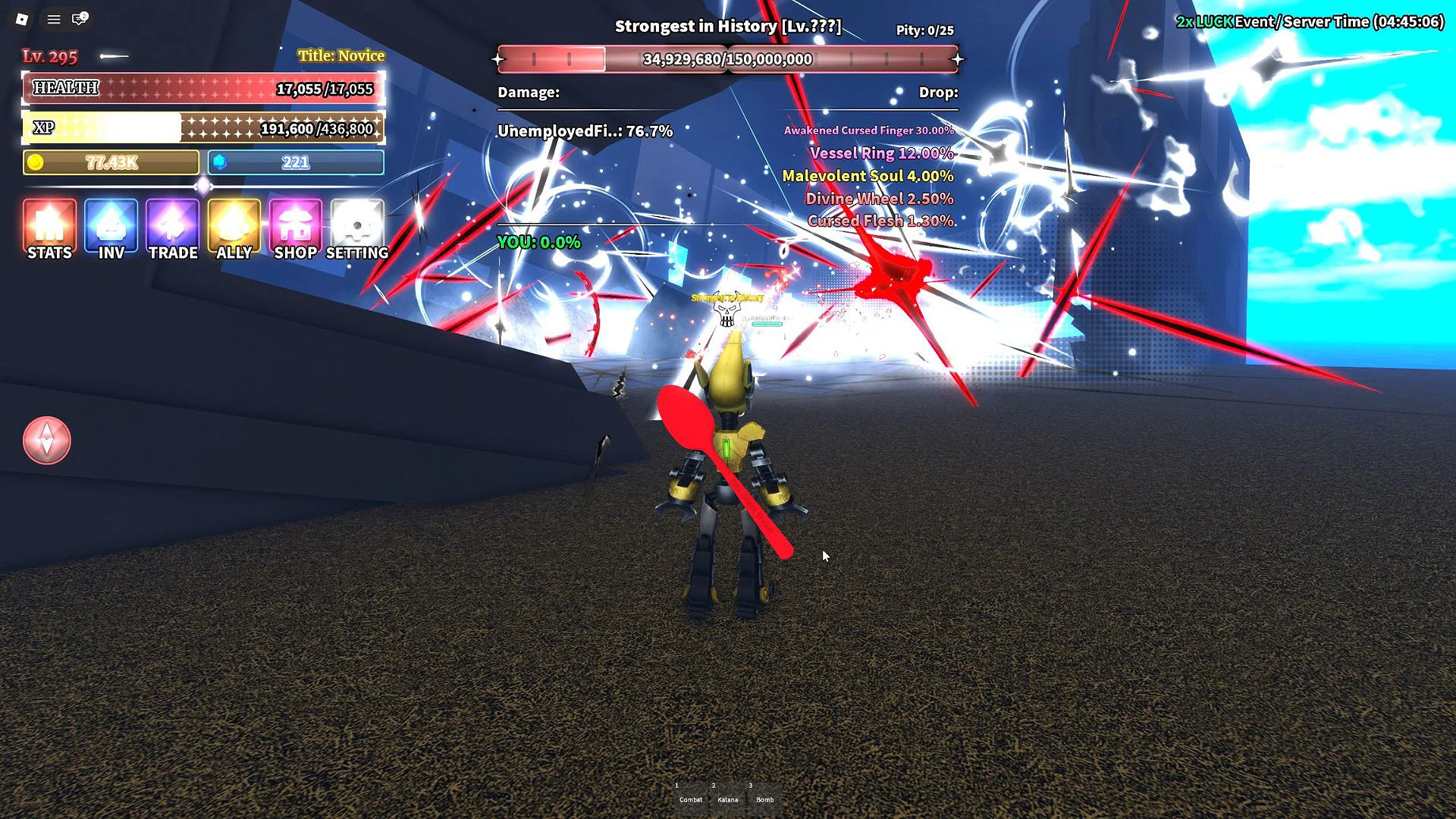The width and height of the screenshot is (1456, 819).
Task: Select the gems counter showing 221
Action: 295,162
